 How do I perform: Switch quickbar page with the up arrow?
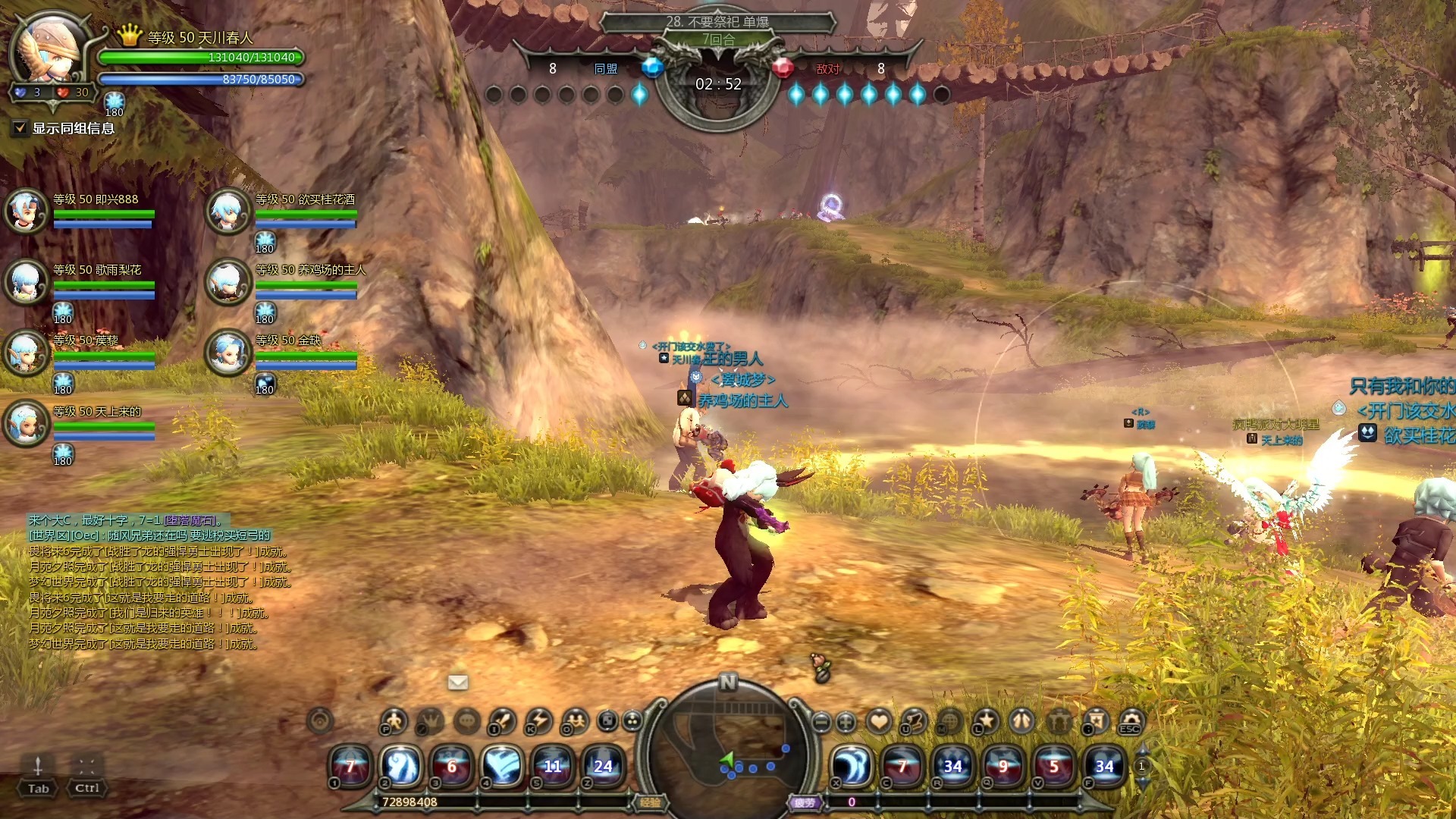point(1142,750)
